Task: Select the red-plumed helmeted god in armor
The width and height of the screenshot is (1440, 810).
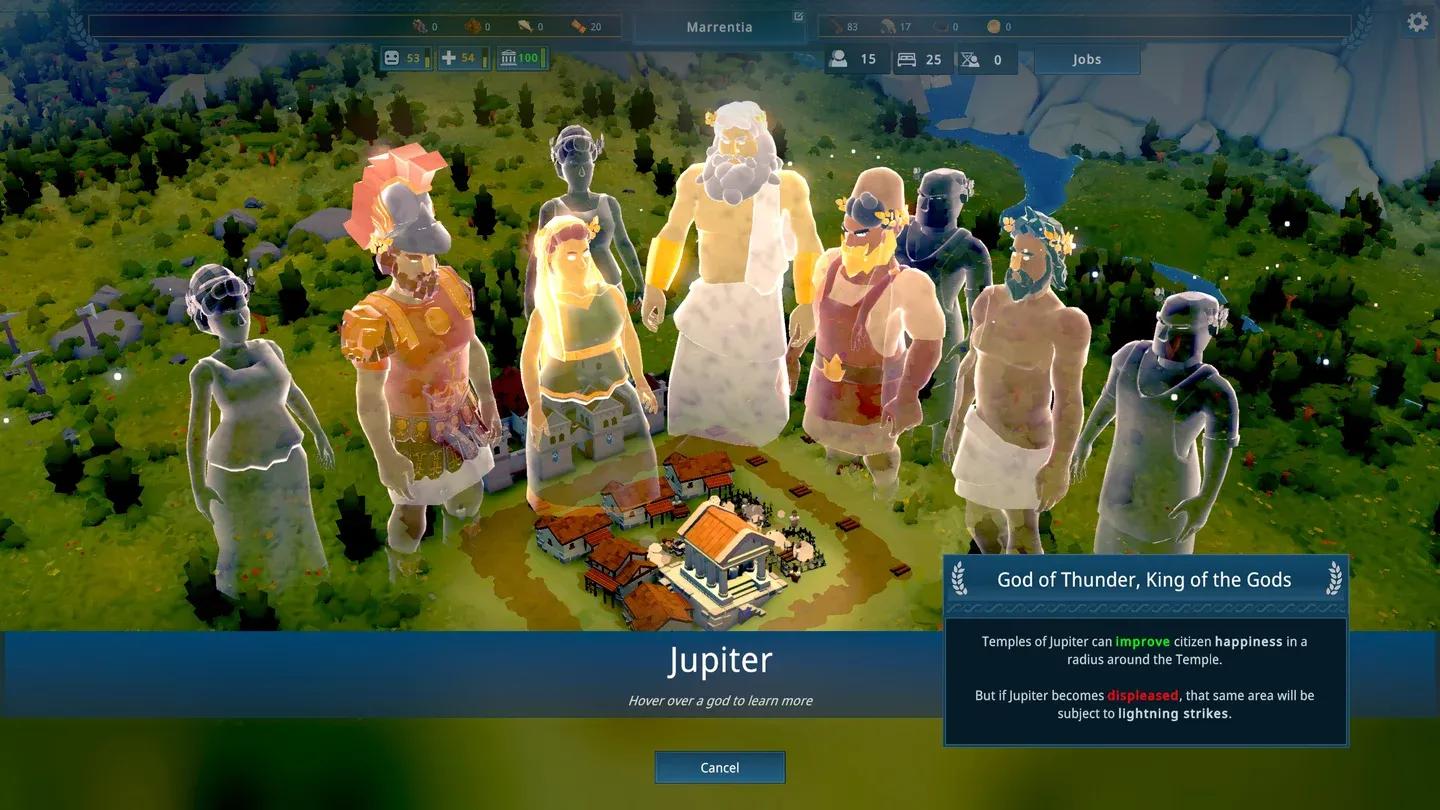Action: pos(415,340)
